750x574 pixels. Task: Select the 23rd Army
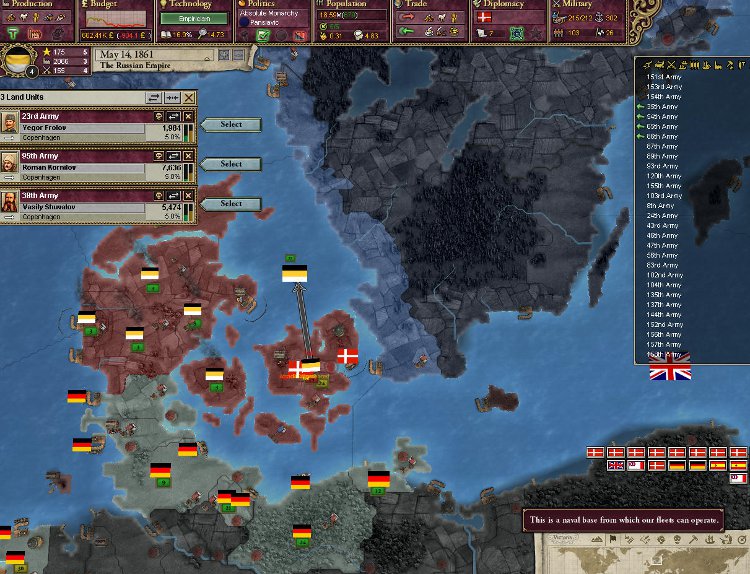[231, 125]
